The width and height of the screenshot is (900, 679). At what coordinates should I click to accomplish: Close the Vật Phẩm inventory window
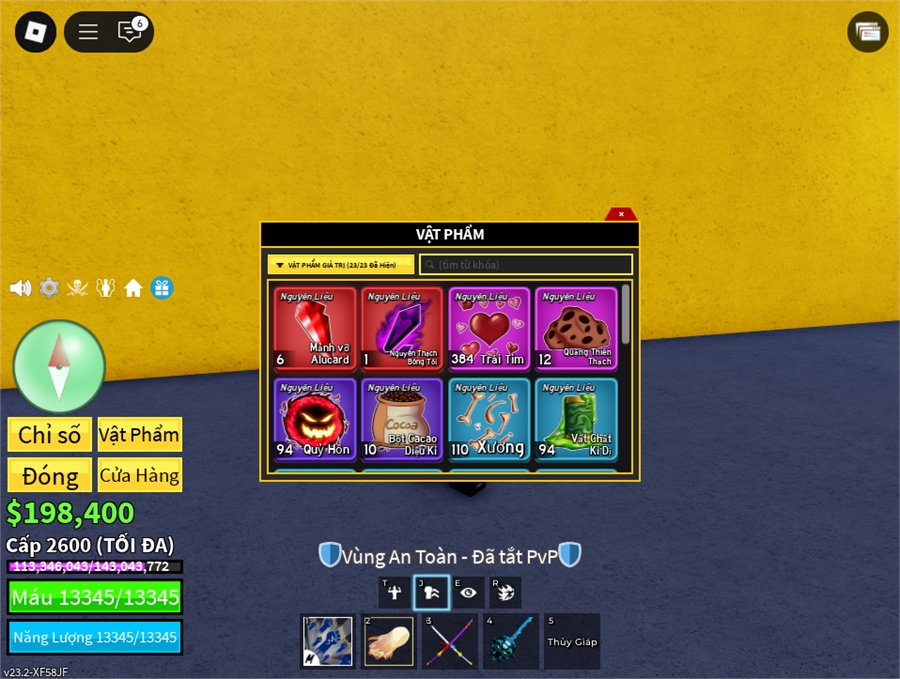point(621,214)
